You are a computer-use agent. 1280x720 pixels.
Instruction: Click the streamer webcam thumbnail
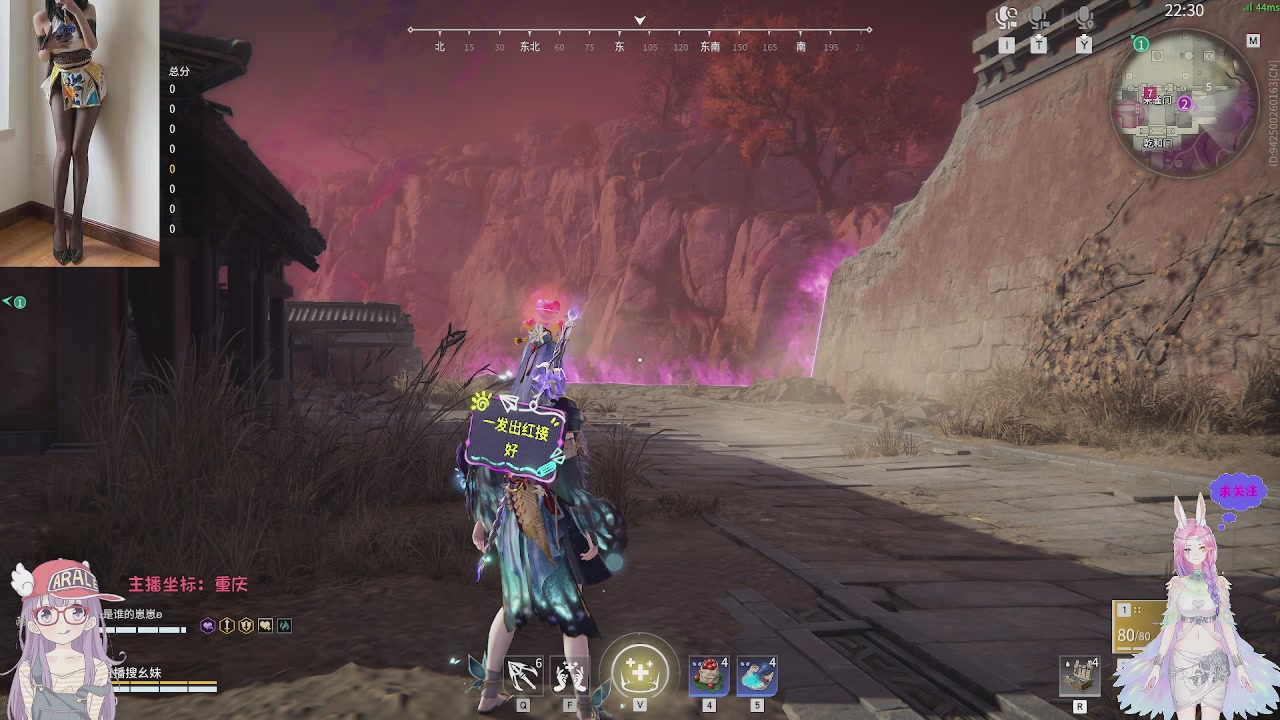point(80,133)
